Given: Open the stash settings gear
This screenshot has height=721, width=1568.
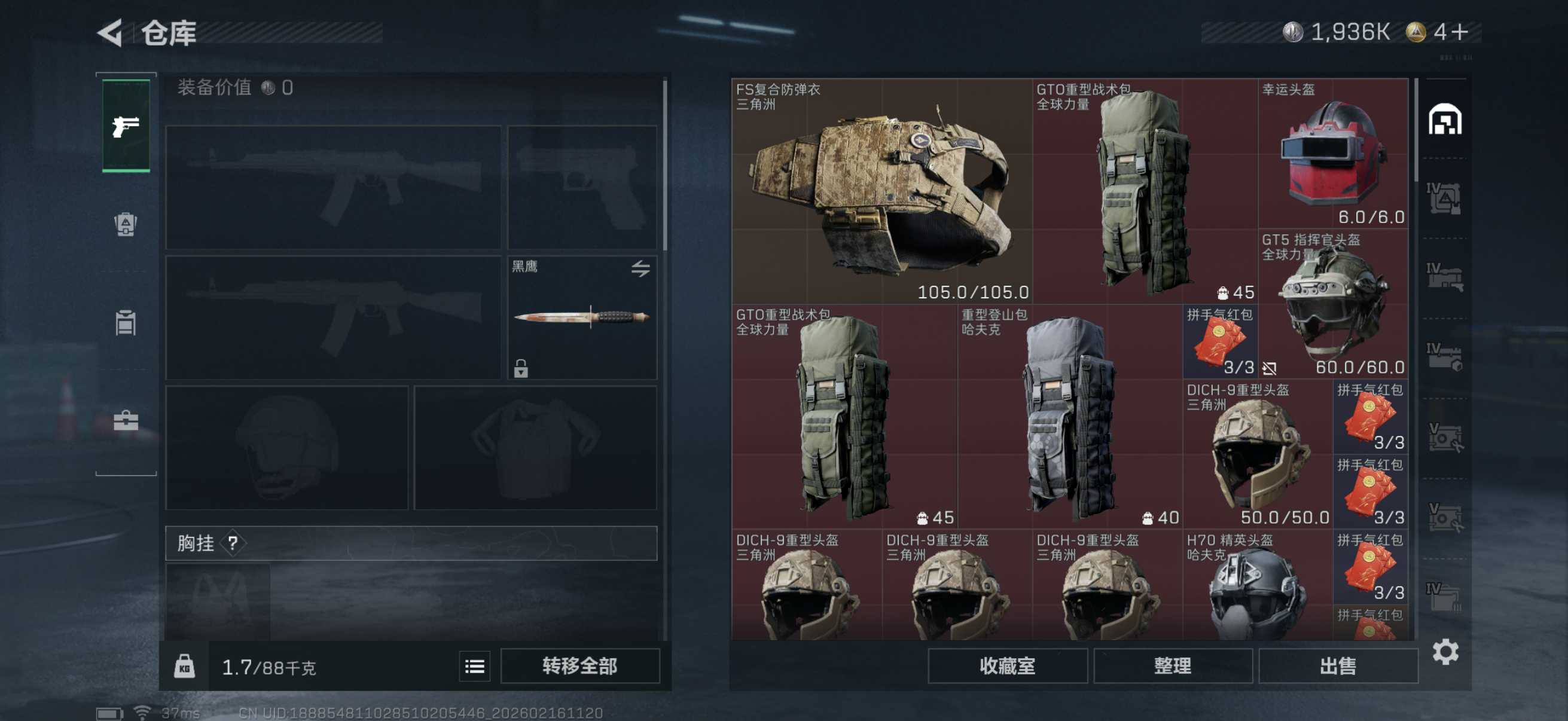Looking at the screenshot, I should click(x=1445, y=652).
